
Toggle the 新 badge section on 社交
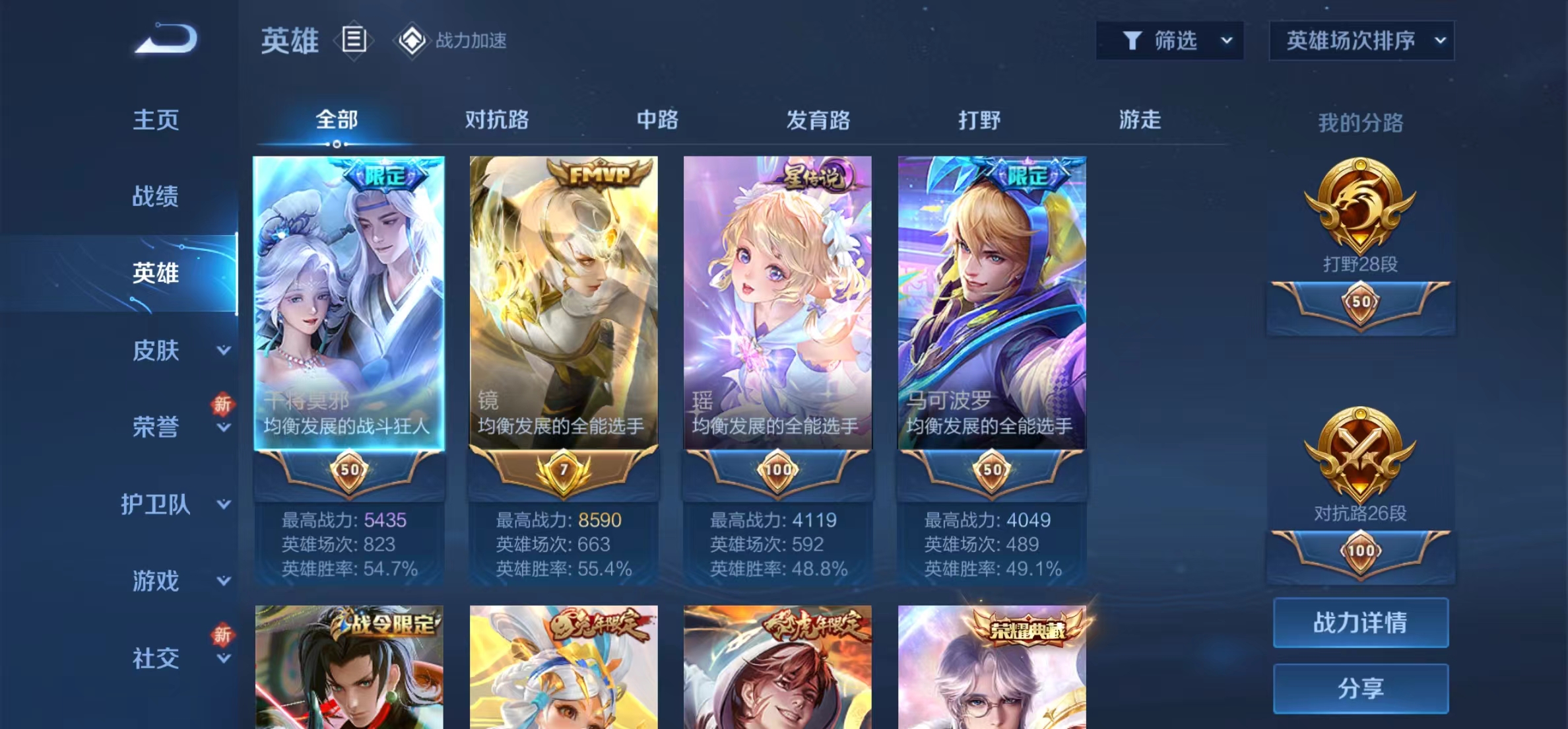pos(223,635)
